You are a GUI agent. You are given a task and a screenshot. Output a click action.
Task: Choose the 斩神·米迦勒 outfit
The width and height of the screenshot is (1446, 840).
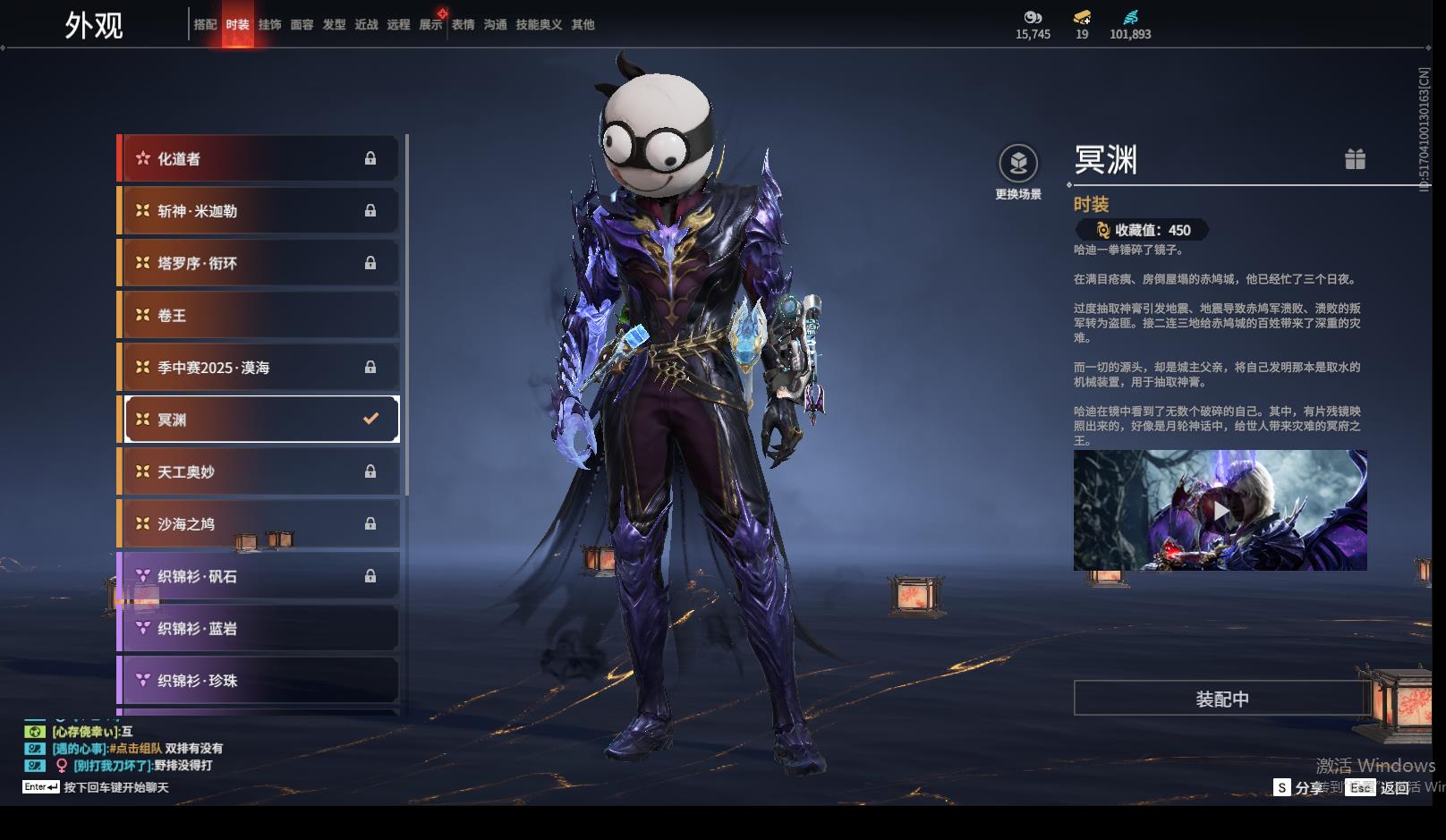[x=259, y=211]
